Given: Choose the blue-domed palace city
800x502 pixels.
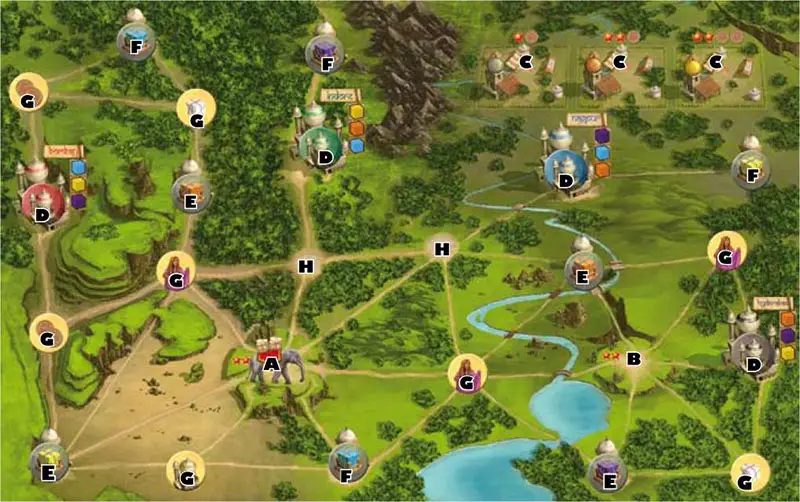Looking at the screenshot, I should 564,170.
